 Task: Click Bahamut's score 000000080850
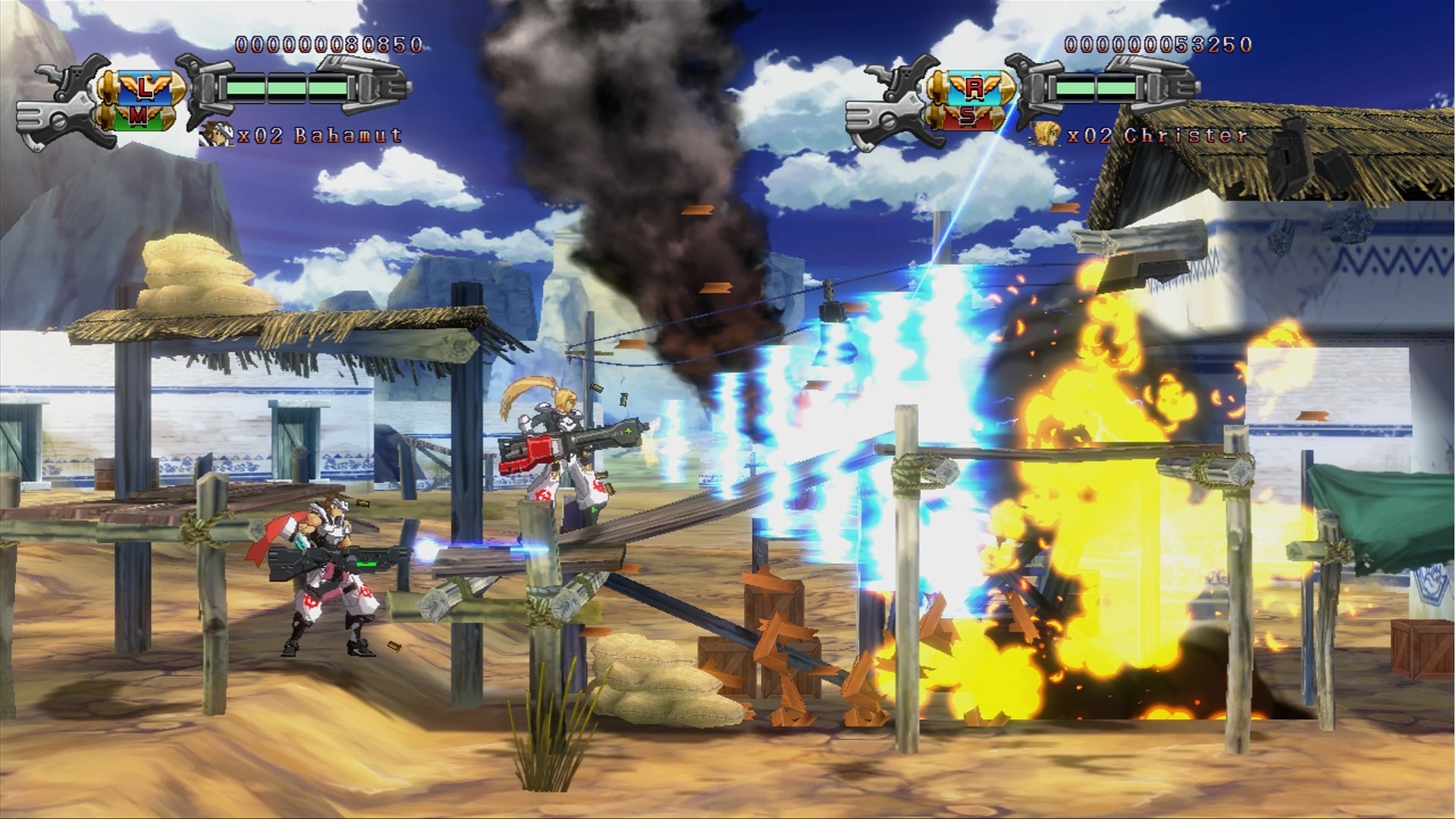point(329,44)
